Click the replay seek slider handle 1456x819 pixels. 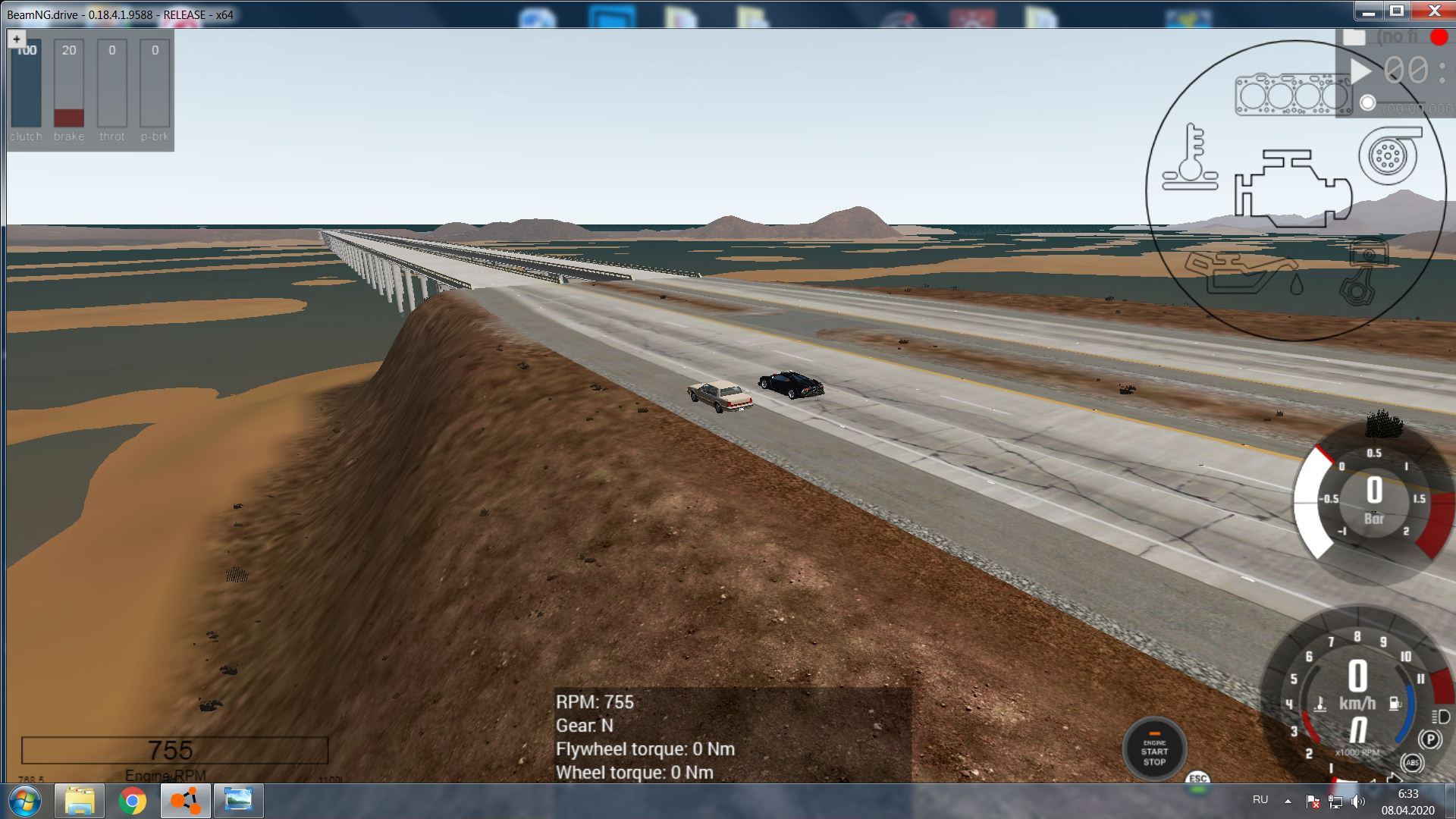pyautogui.click(x=1367, y=103)
